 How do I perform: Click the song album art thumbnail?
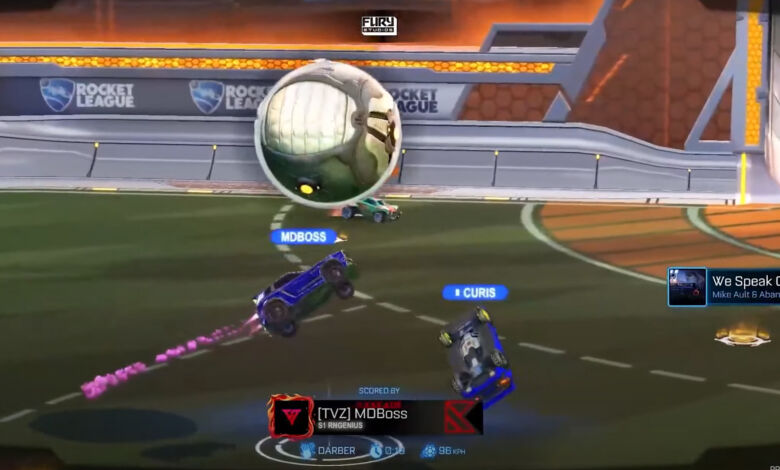tap(687, 287)
